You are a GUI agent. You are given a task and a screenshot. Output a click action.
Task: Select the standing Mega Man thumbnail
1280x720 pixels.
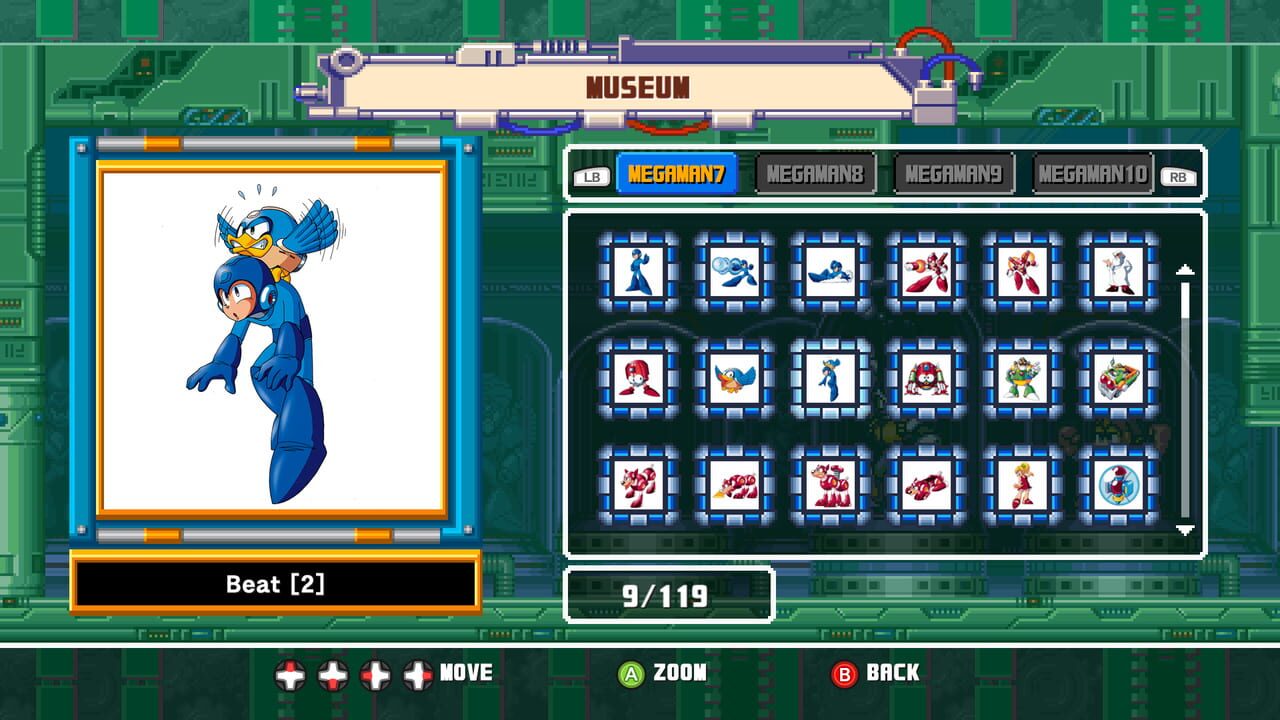pos(638,270)
